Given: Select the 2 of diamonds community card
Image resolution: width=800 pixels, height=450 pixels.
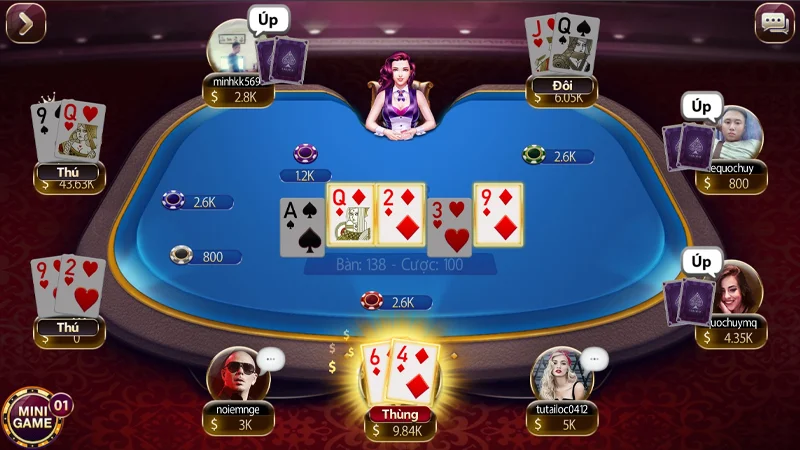Looking at the screenshot, I should (x=399, y=215).
